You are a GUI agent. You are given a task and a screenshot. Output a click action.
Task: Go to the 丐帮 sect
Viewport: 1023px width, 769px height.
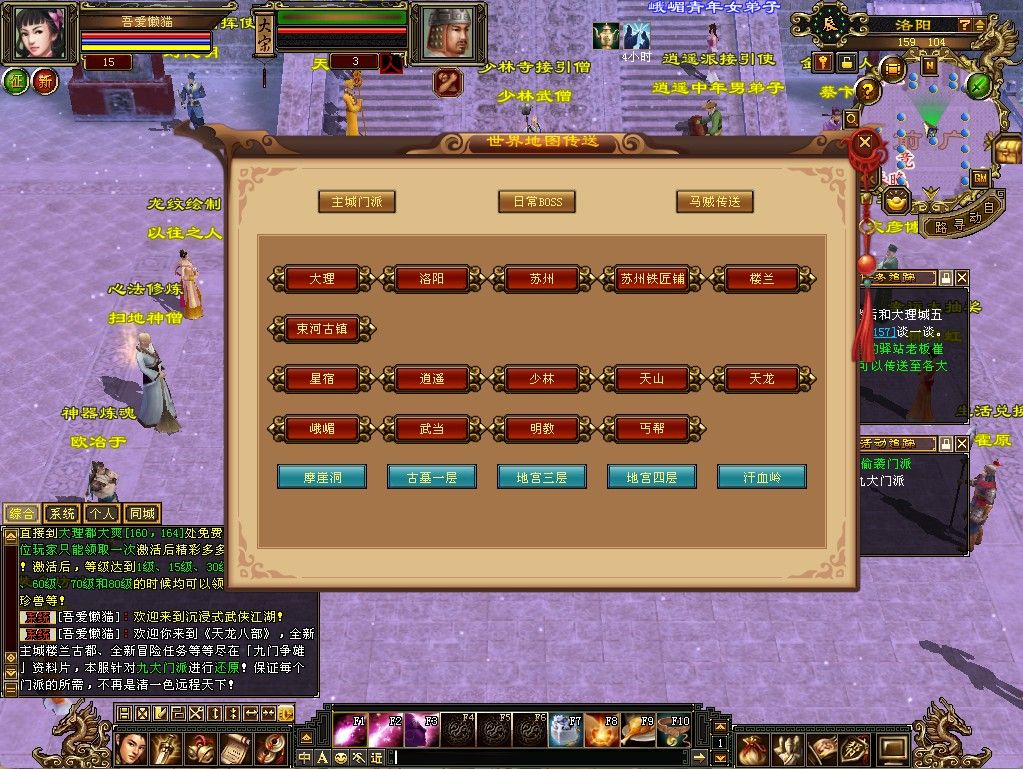(x=652, y=428)
